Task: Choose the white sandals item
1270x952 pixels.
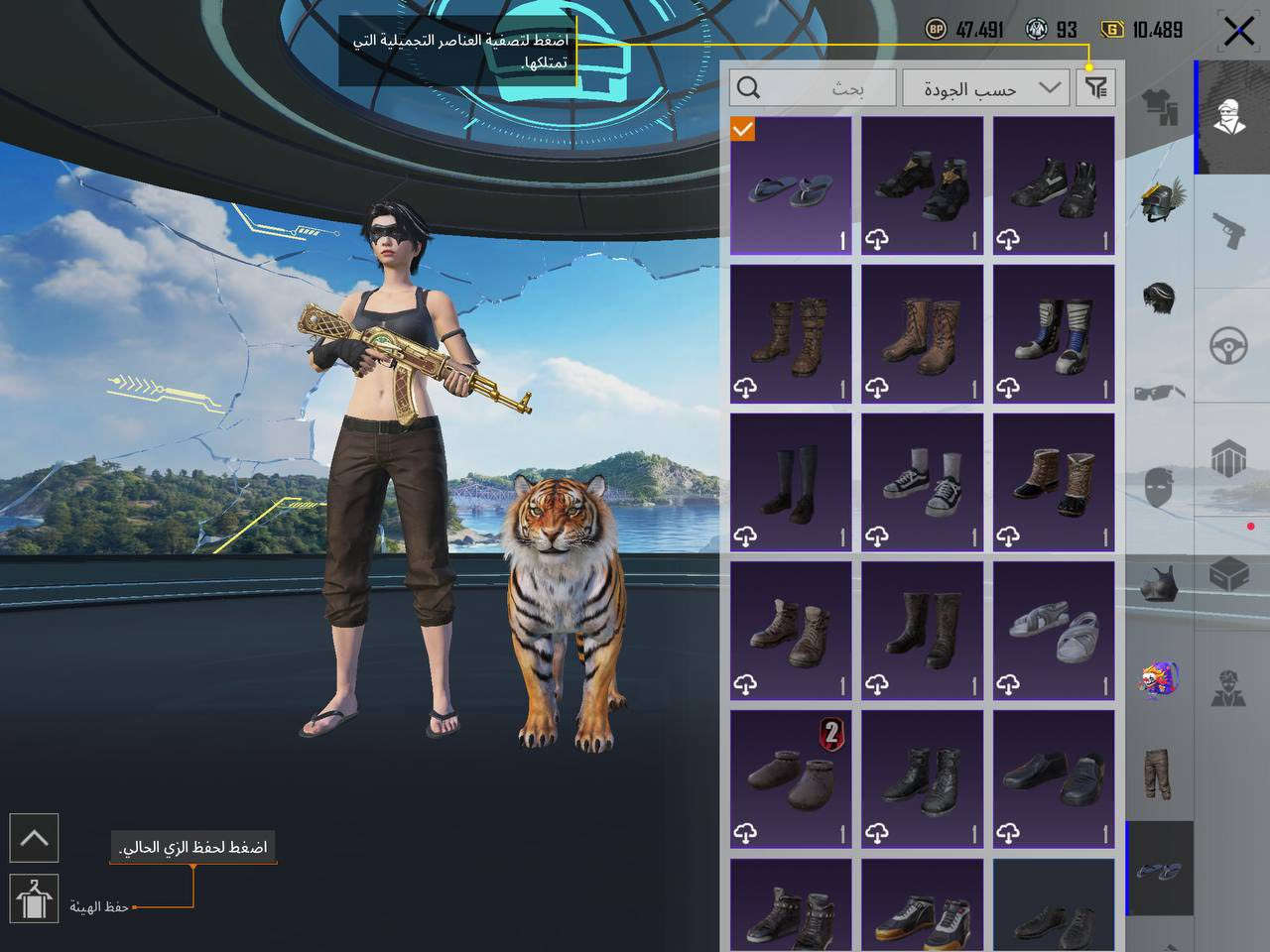Action: (x=1054, y=631)
